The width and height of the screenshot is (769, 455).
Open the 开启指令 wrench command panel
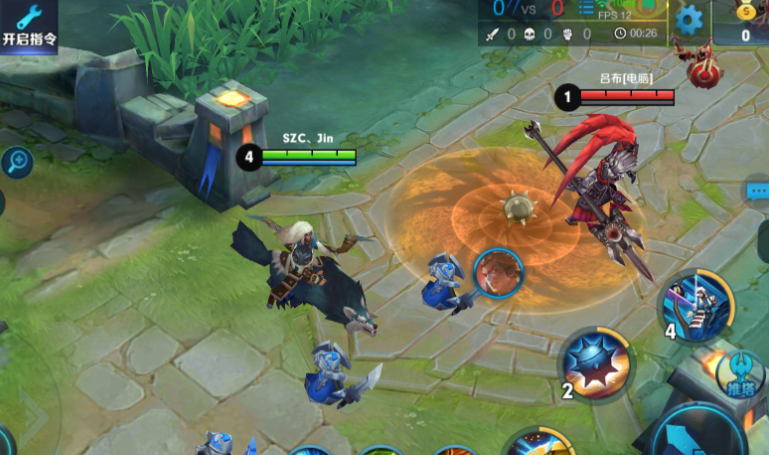[x=29, y=25]
